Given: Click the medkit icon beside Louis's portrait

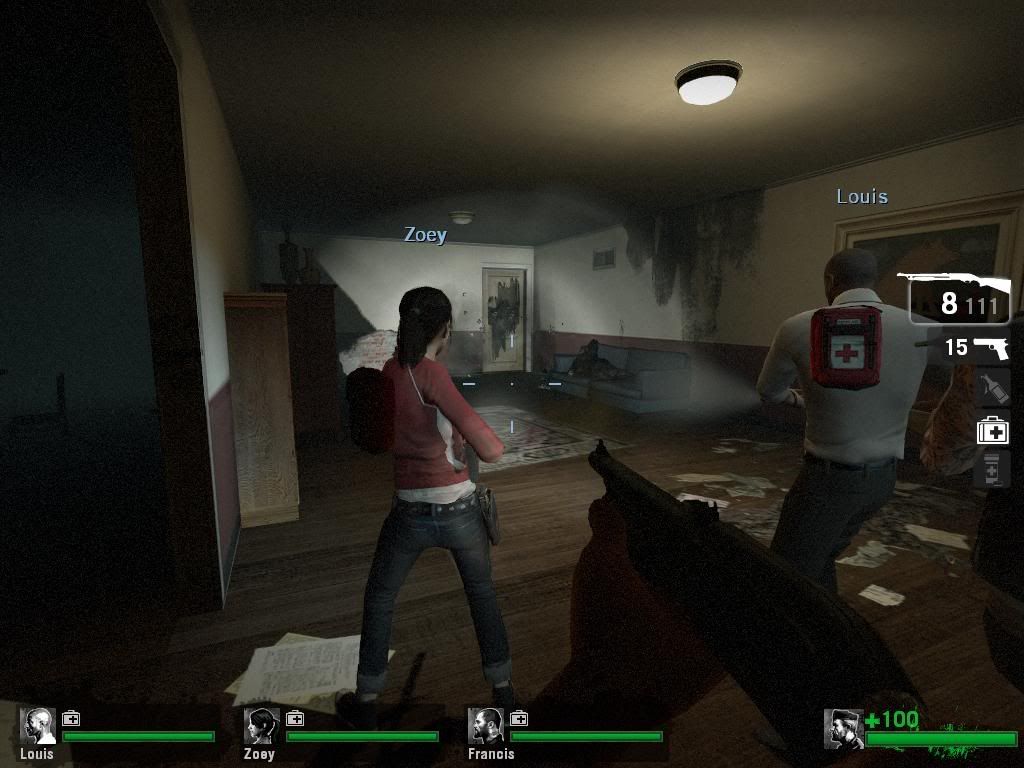Looking at the screenshot, I should [x=71, y=718].
